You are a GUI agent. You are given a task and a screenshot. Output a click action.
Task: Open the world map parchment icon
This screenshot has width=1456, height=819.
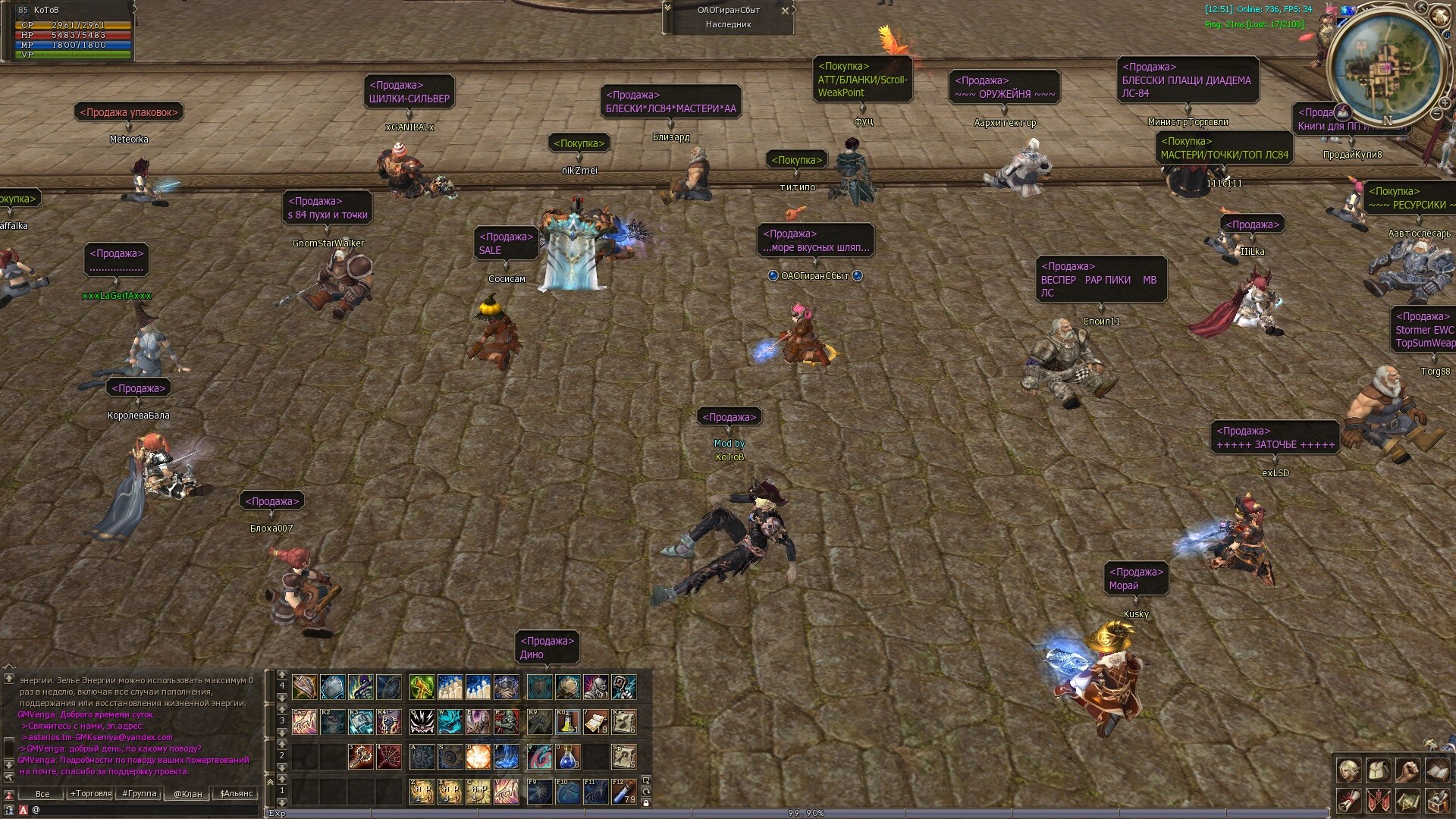[1407, 800]
